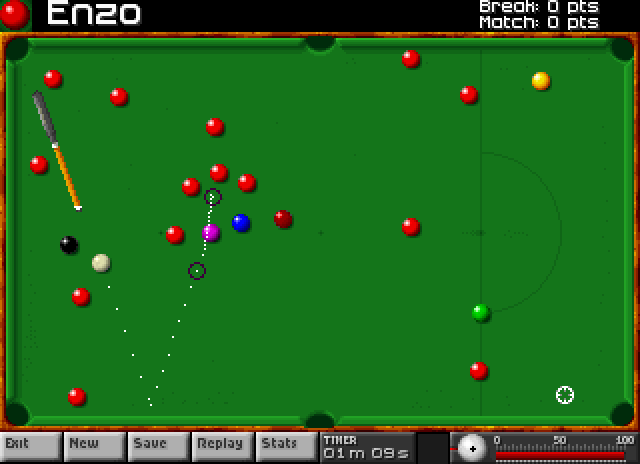Screen dimensions: 640x464
Task: Open the Replay option
Action: point(221,445)
